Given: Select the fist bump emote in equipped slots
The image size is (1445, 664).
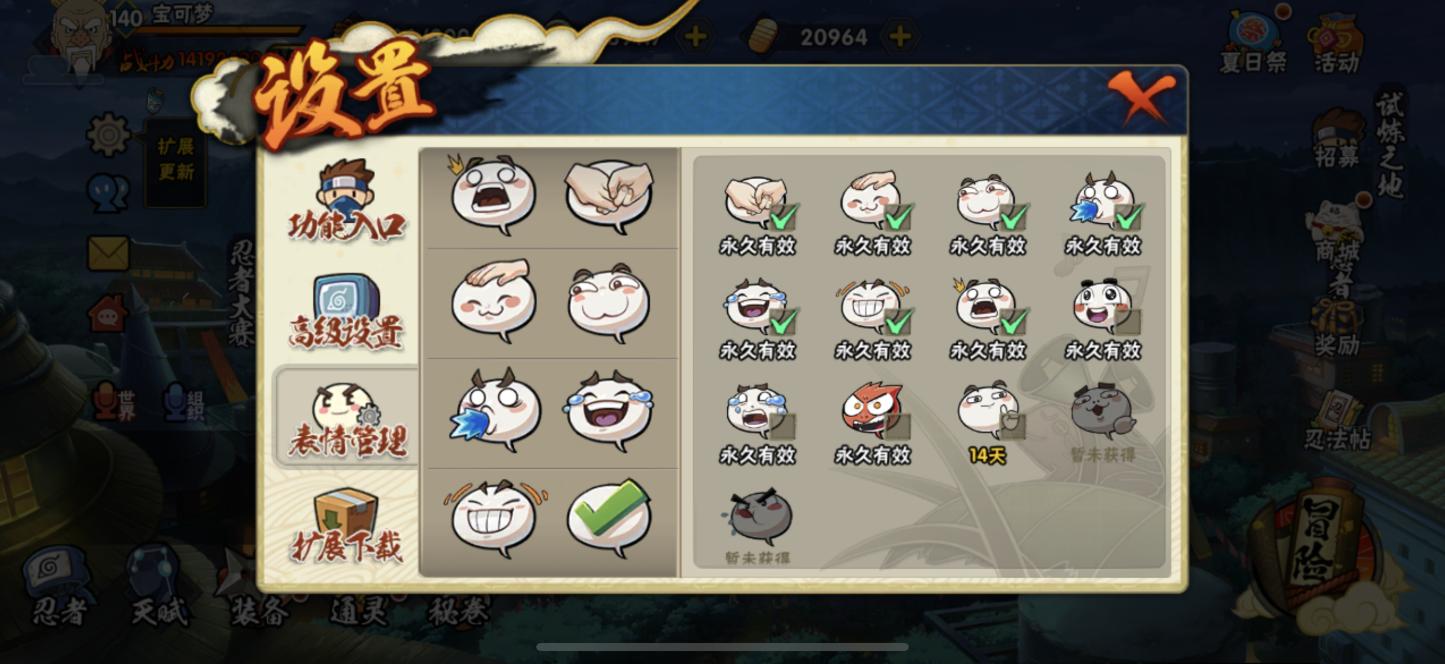Looking at the screenshot, I should pos(608,193).
